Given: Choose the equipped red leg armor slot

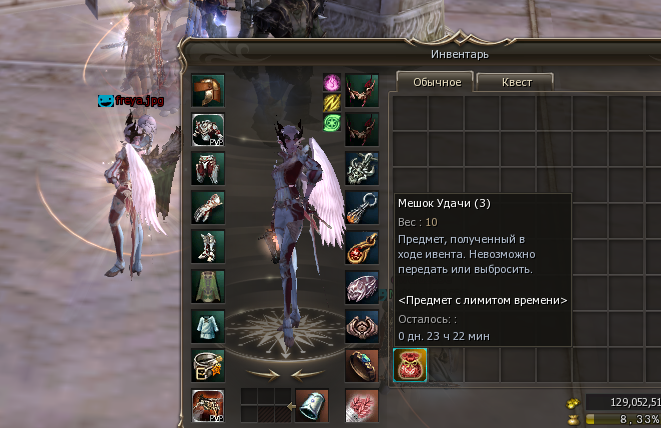Looking at the screenshot, I should [x=208, y=169].
